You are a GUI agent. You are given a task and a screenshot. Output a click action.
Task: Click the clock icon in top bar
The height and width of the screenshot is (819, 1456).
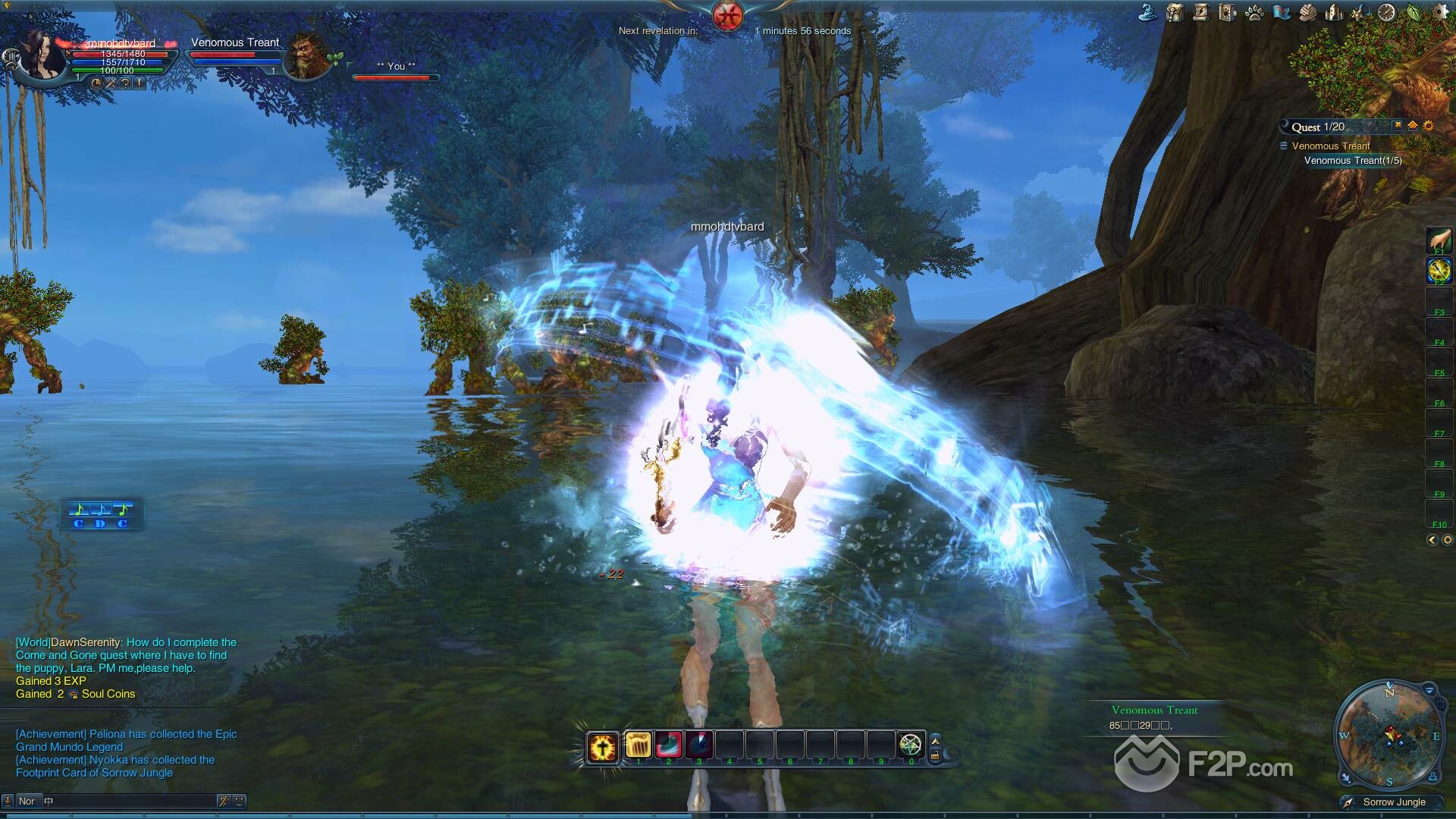point(1386,12)
